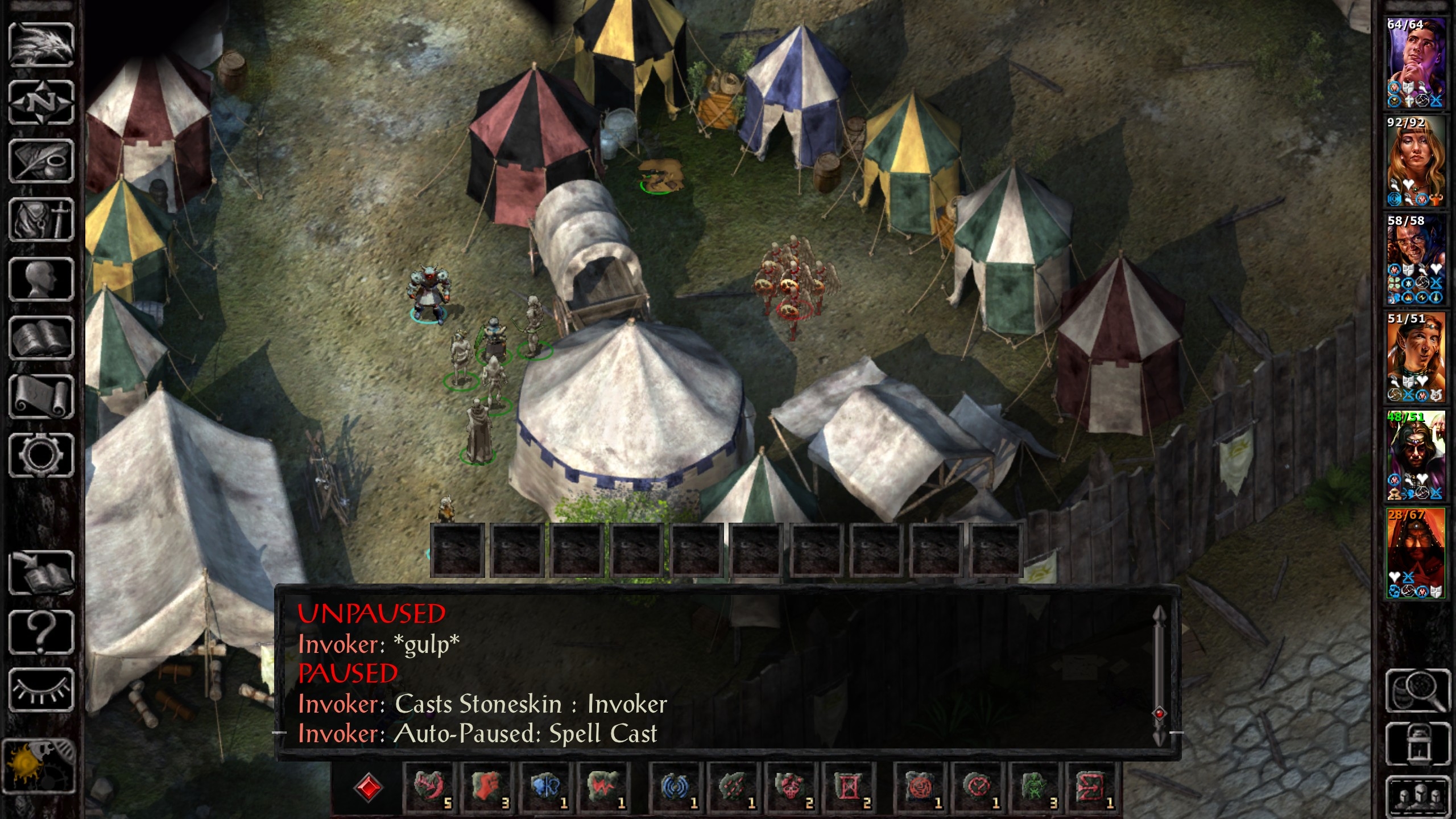Screen dimensions: 1456x819
Task: Click the question mark help button
Action: (x=41, y=631)
